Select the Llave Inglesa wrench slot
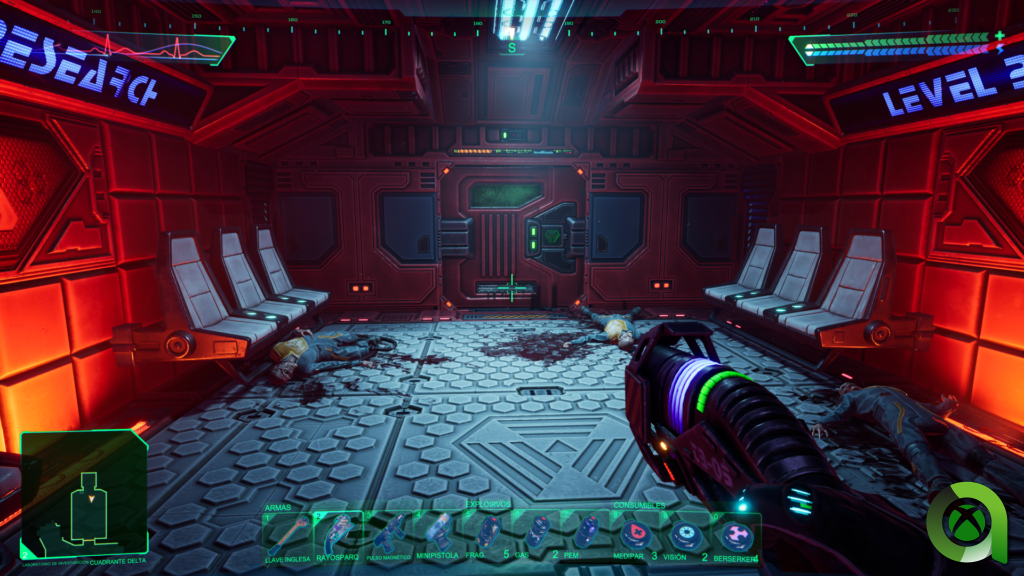The image size is (1024, 576). coord(287,536)
